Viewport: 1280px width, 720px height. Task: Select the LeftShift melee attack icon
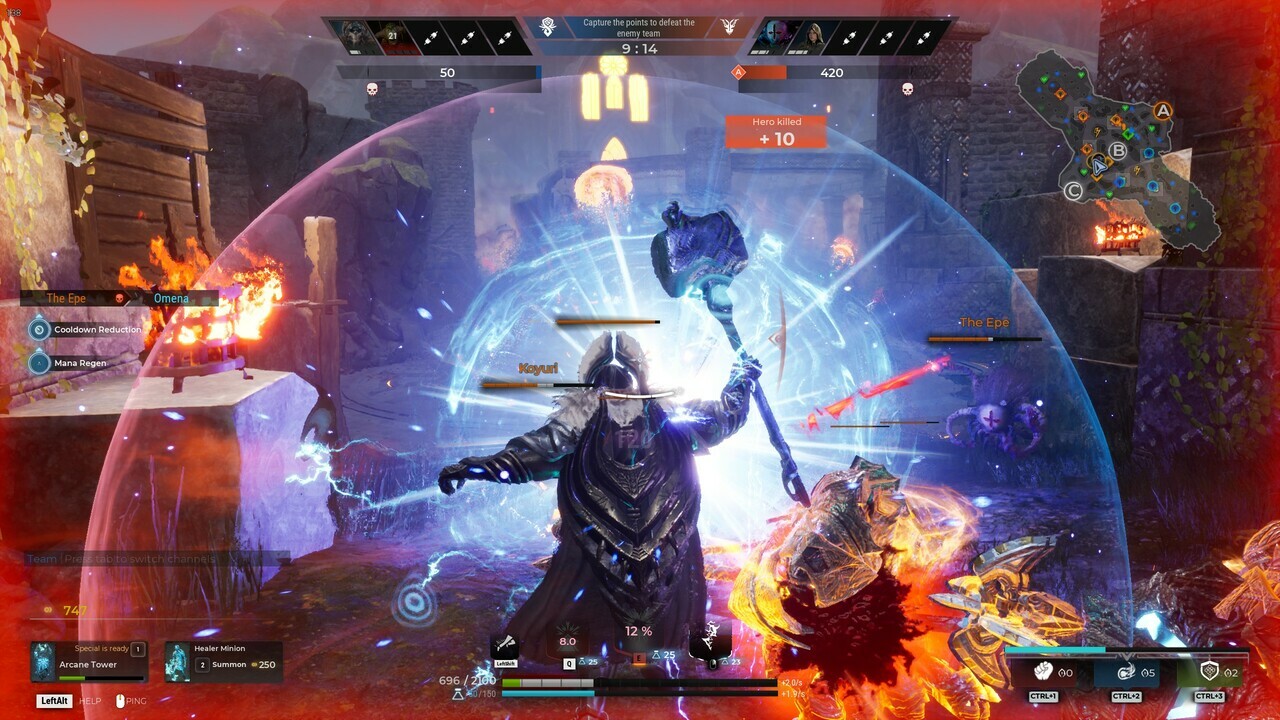pyautogui.click(x=505, y=644)
